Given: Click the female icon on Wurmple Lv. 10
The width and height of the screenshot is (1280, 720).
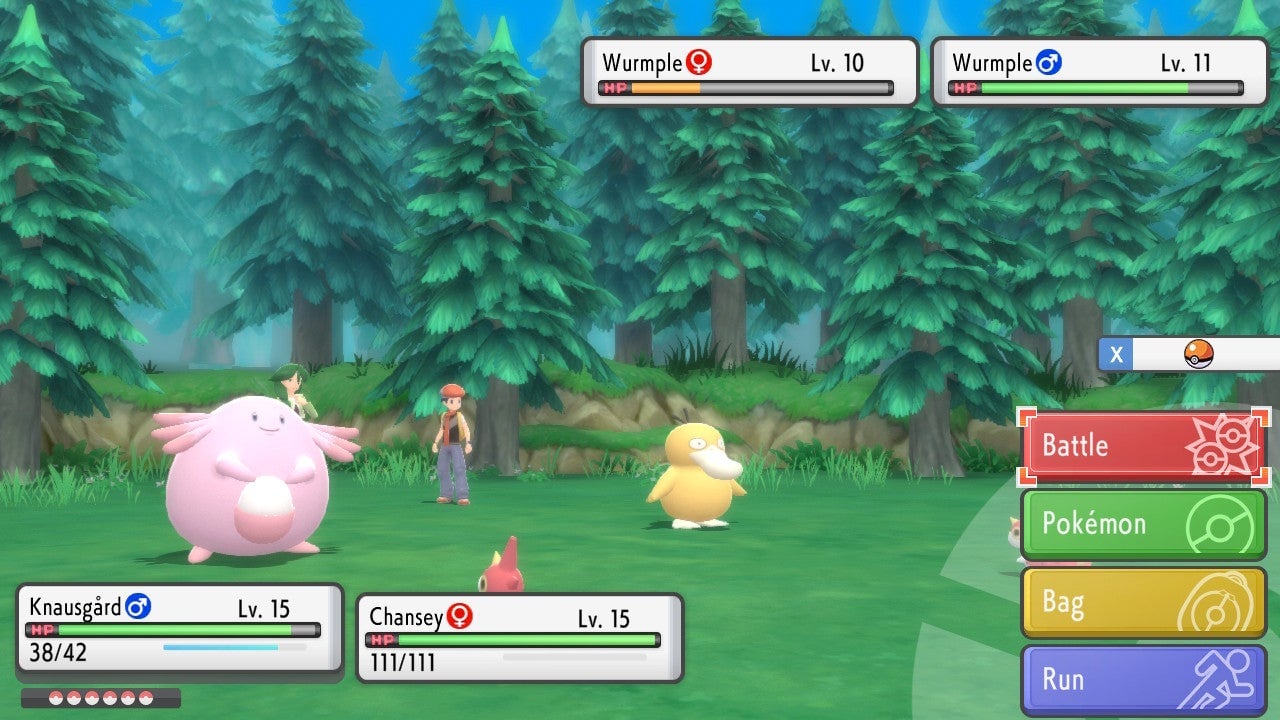Looking at the screenshot, I should point(700,62).
